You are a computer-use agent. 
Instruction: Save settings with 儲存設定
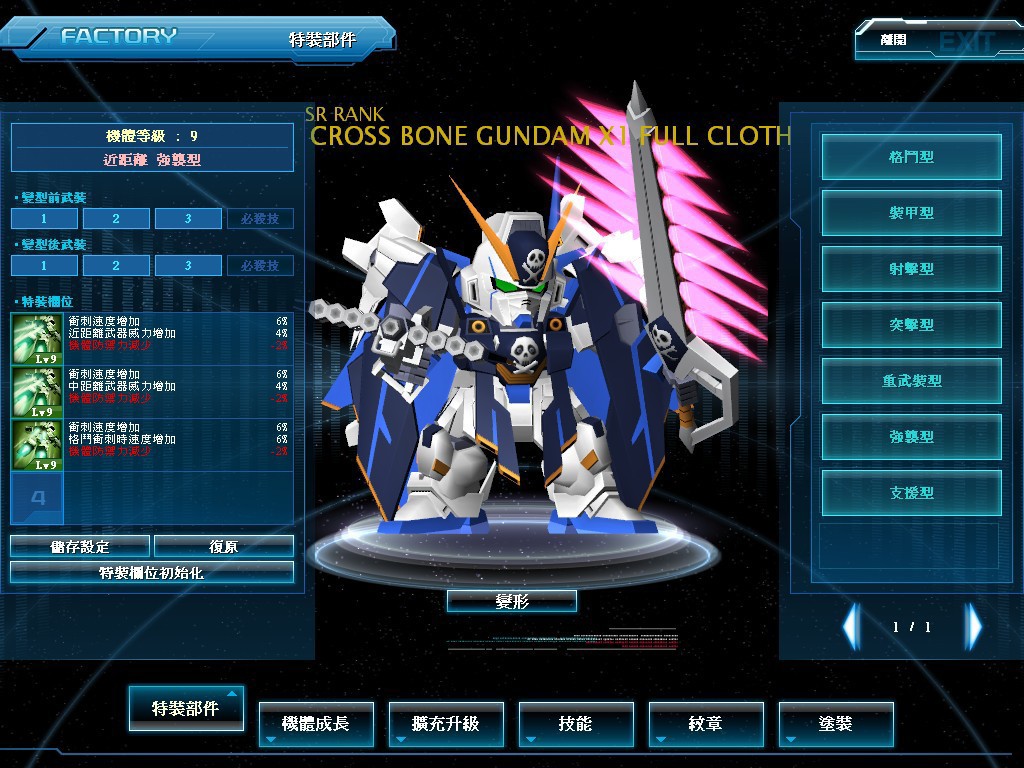[x=80, y=546]
